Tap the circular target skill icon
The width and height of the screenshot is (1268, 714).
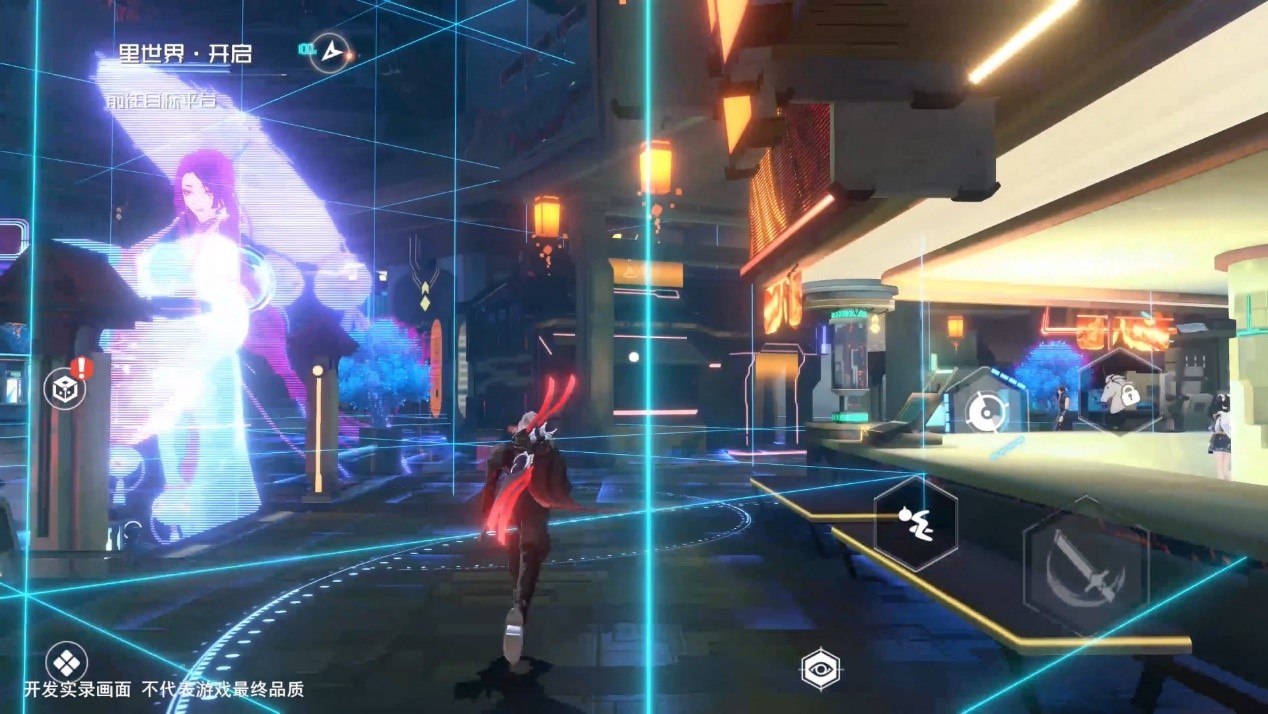pos(986,412)
